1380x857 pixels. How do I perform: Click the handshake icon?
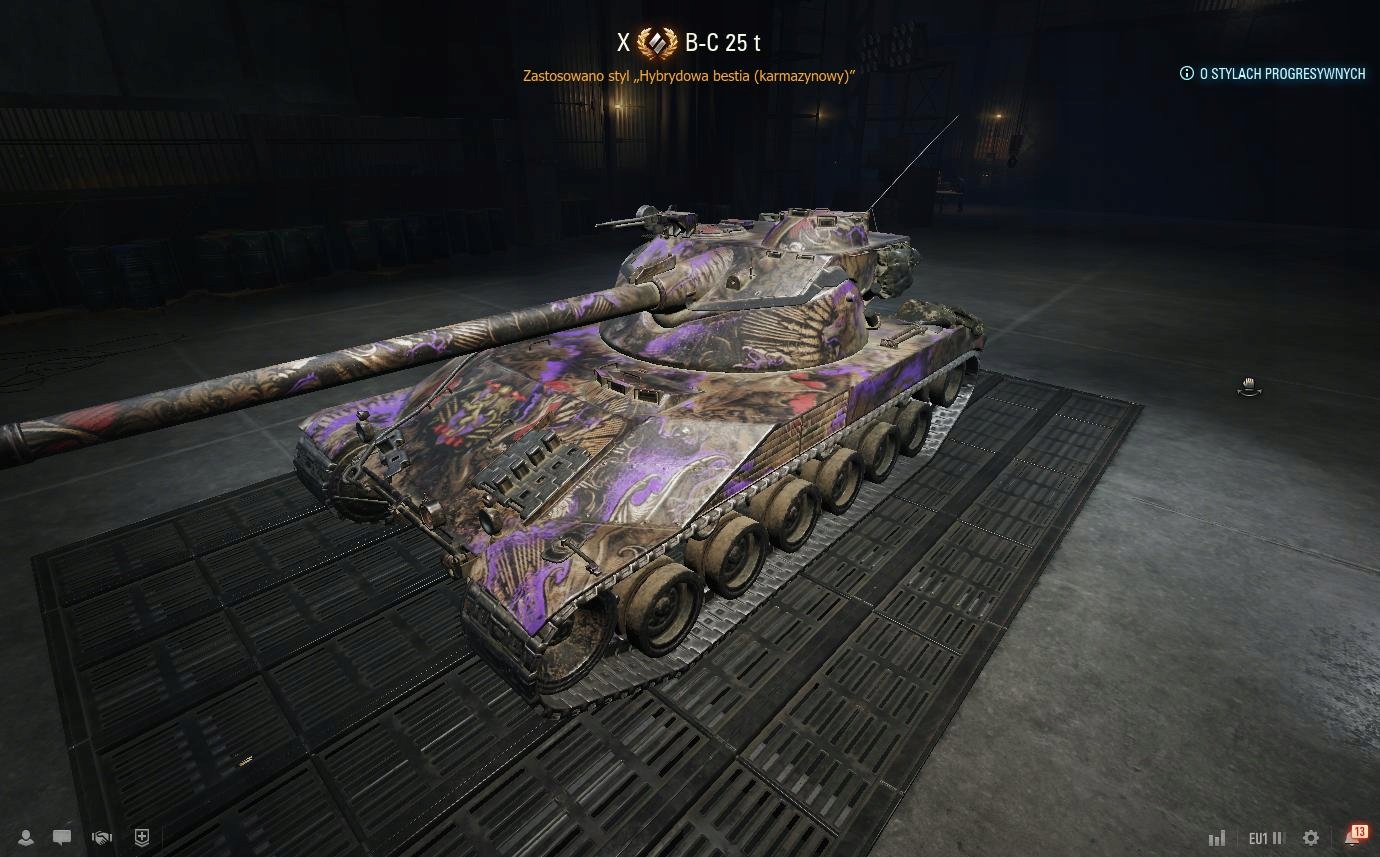click(101, 838)
